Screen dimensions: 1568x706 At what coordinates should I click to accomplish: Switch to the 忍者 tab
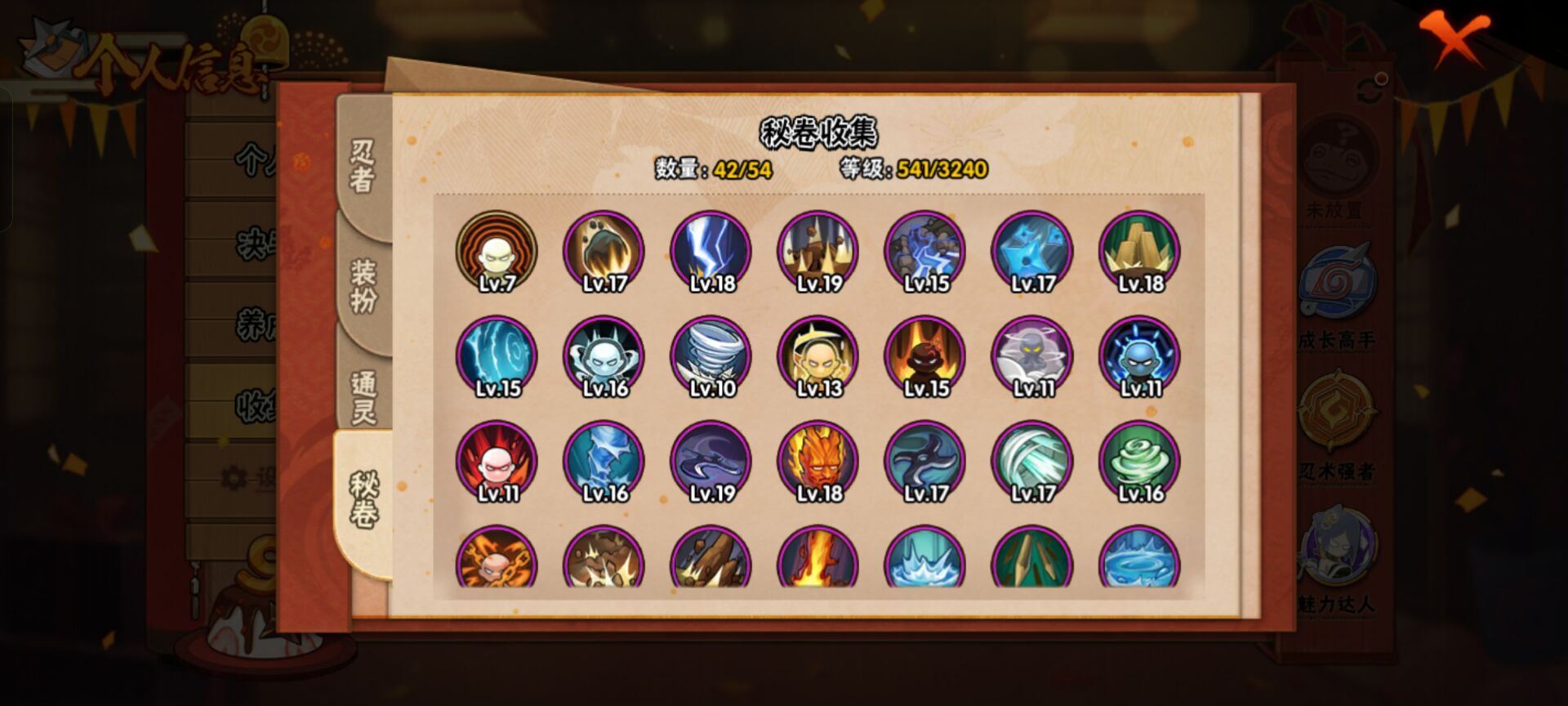click(x=363, y=165)
